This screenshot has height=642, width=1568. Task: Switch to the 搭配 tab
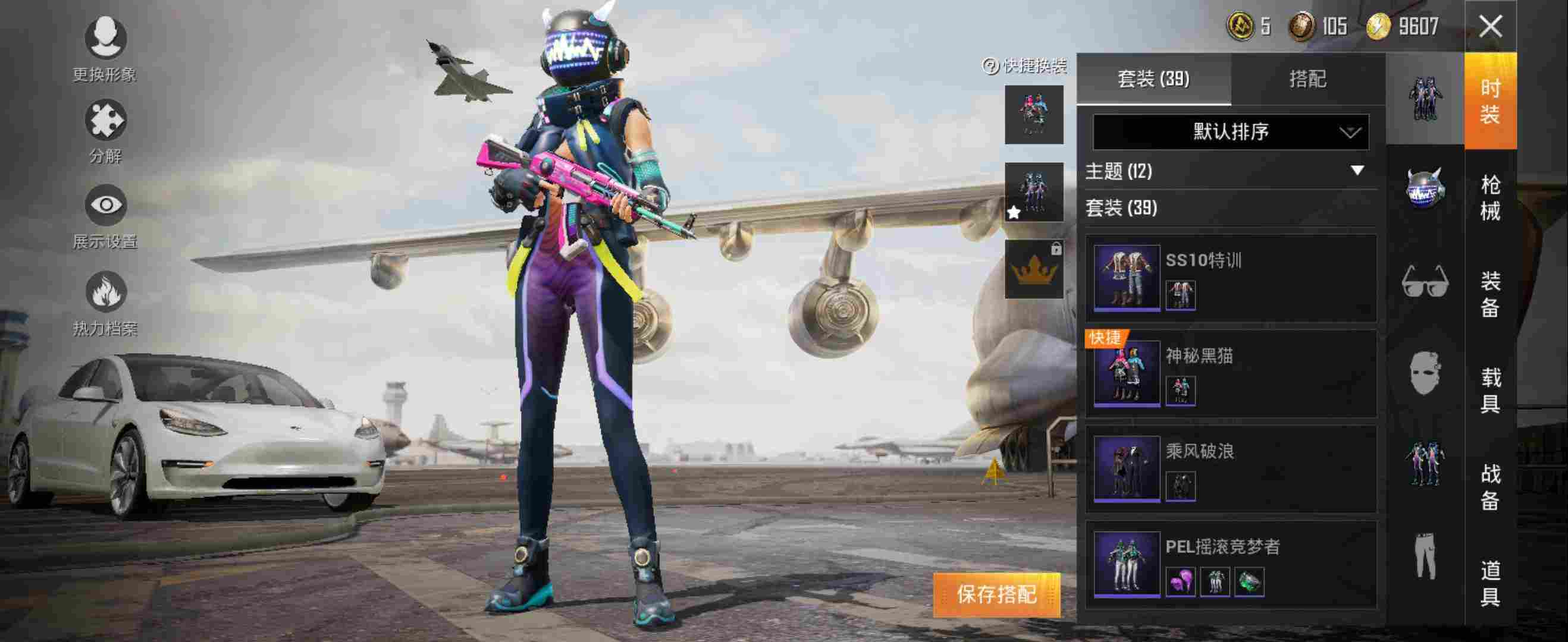pyautogui.click(x=1307, y=79)
